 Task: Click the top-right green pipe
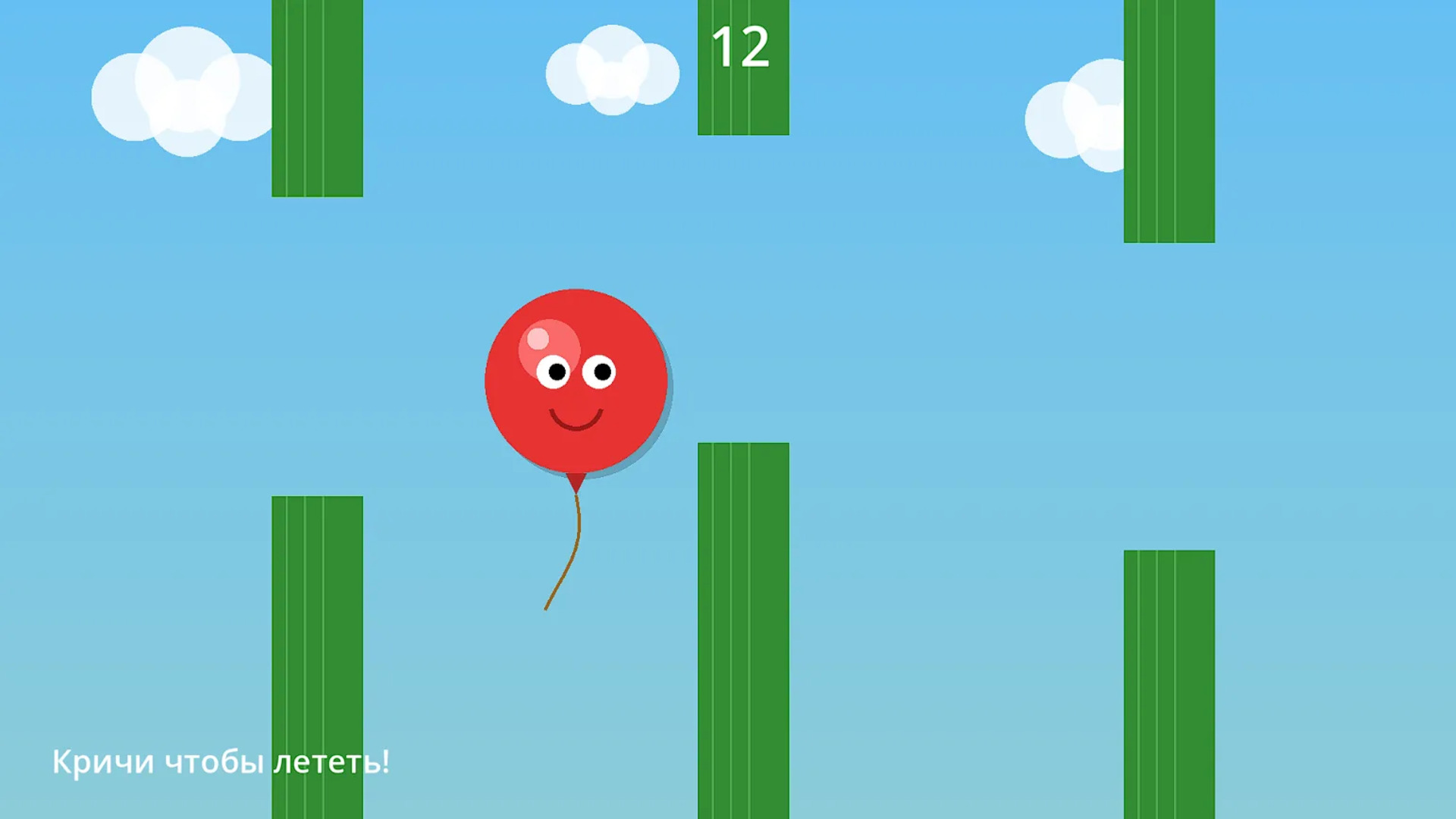pos(1168,121)
